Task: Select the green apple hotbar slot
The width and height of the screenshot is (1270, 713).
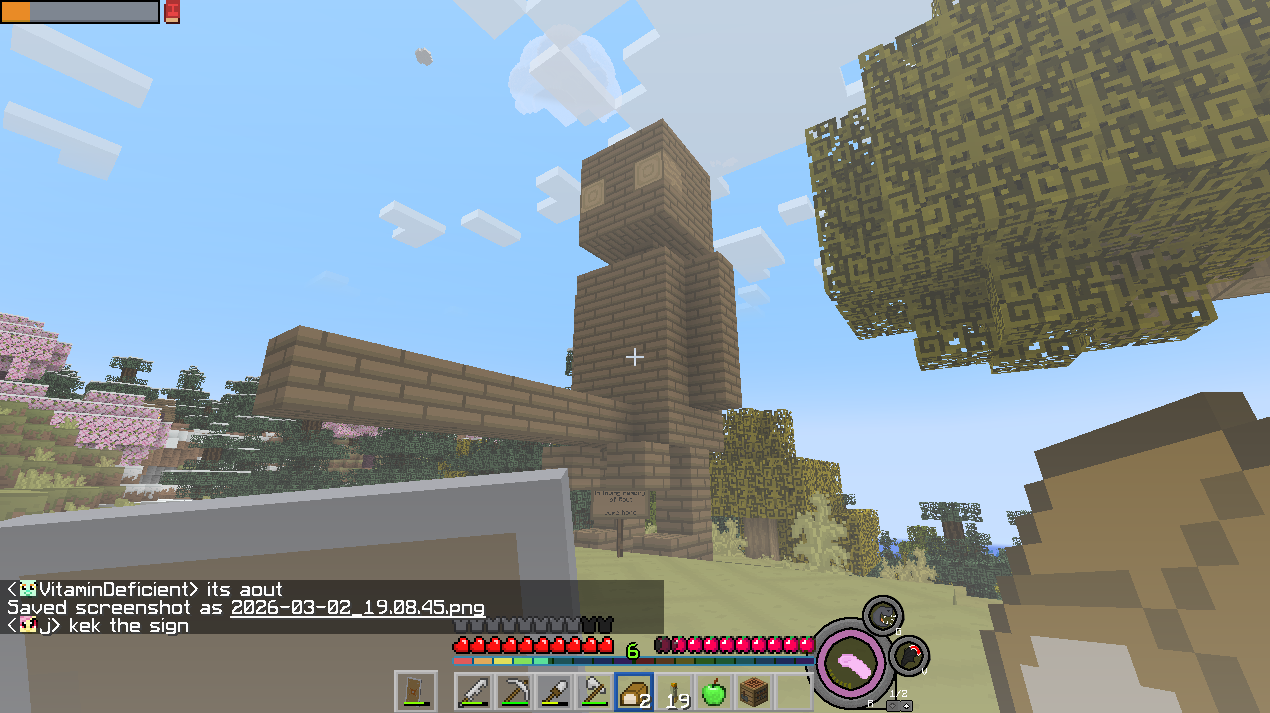Action: pyautogui.click(x=713, y=692)
